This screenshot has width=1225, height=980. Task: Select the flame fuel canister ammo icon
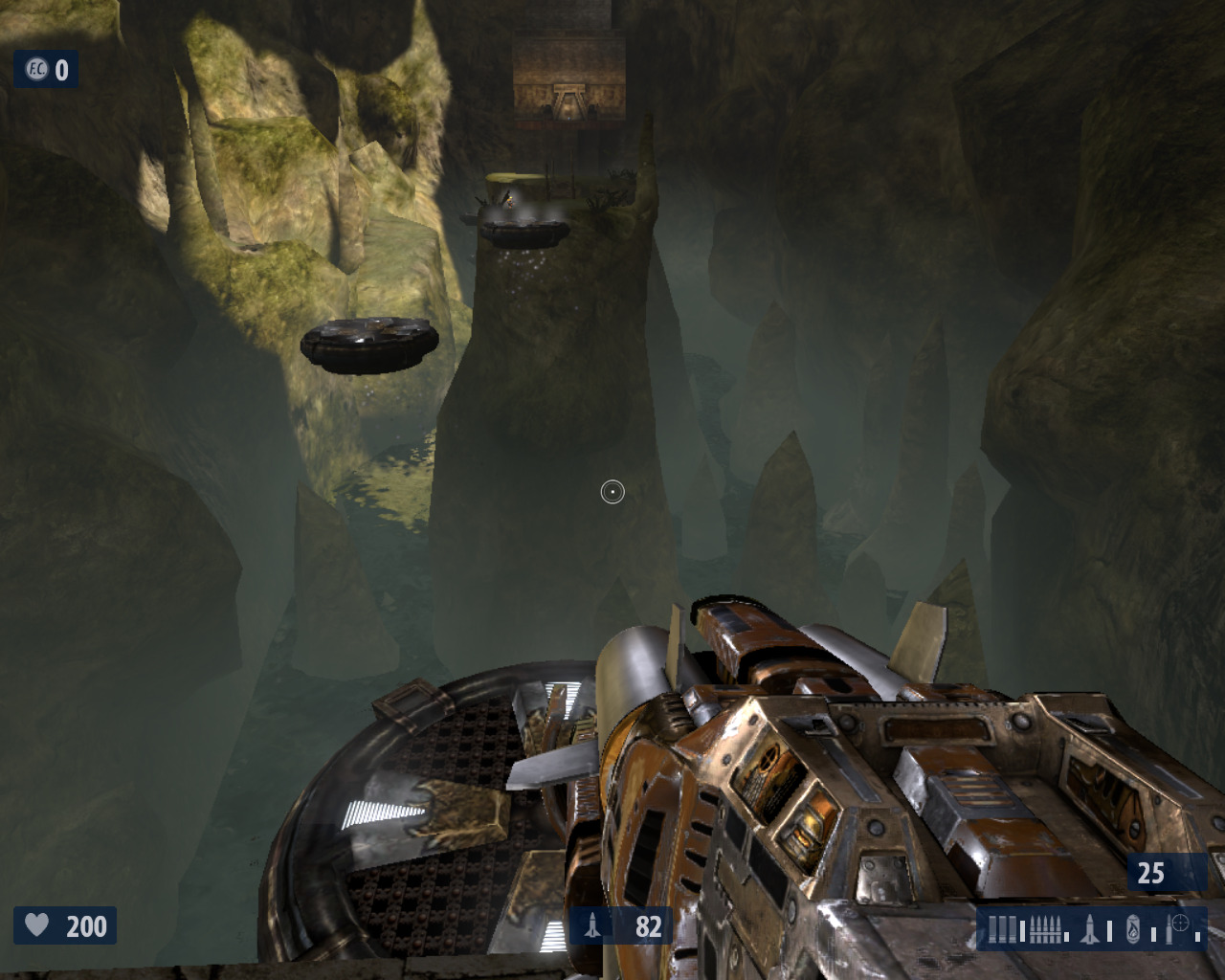[1133, 928]
